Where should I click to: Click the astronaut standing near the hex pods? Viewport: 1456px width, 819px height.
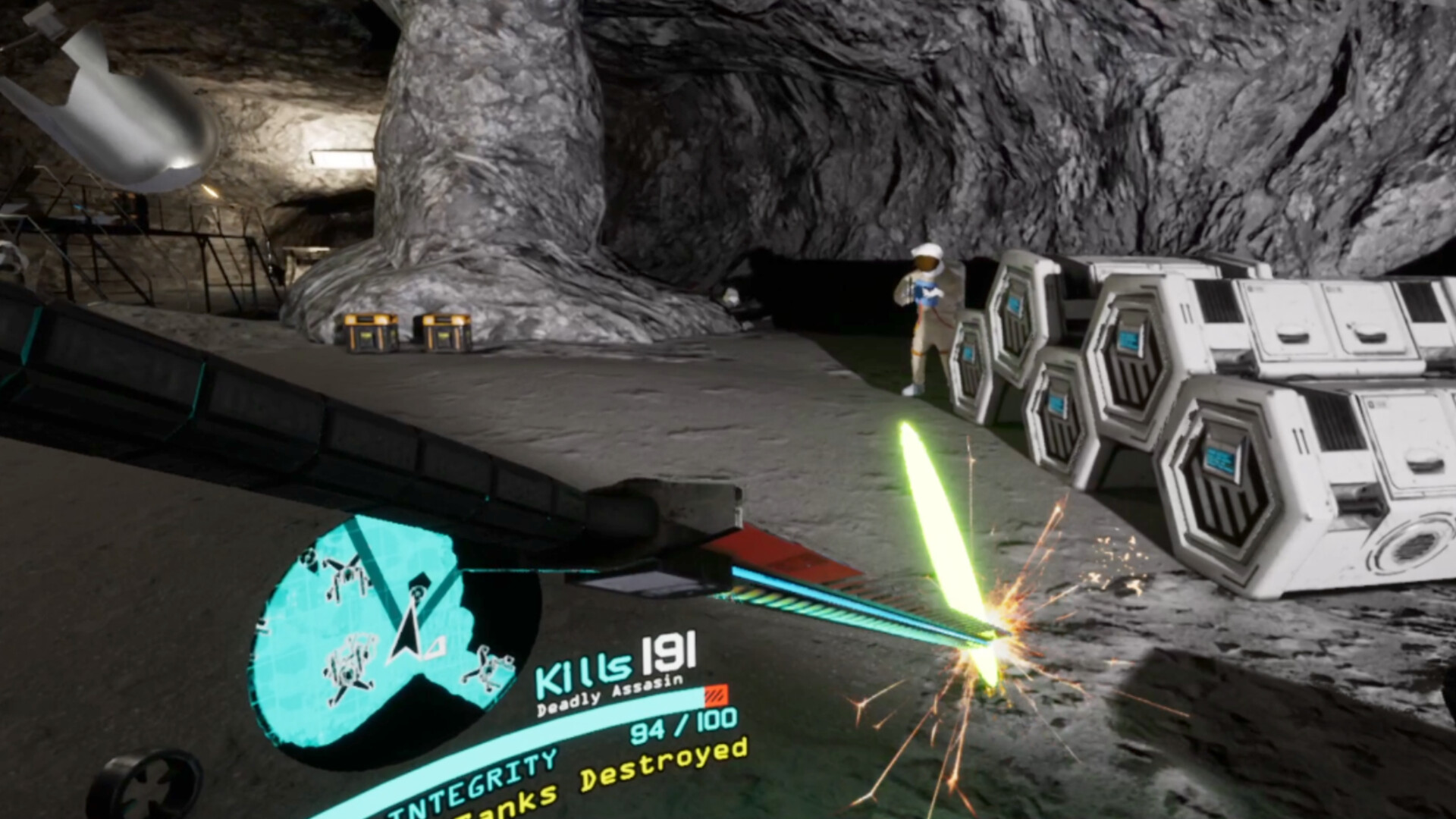(927, 318)
